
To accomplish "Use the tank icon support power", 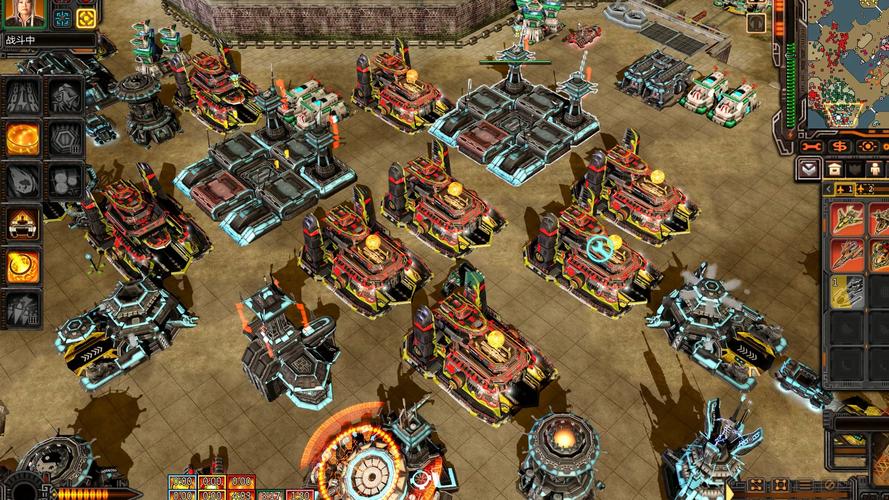I will pos(23,223).
